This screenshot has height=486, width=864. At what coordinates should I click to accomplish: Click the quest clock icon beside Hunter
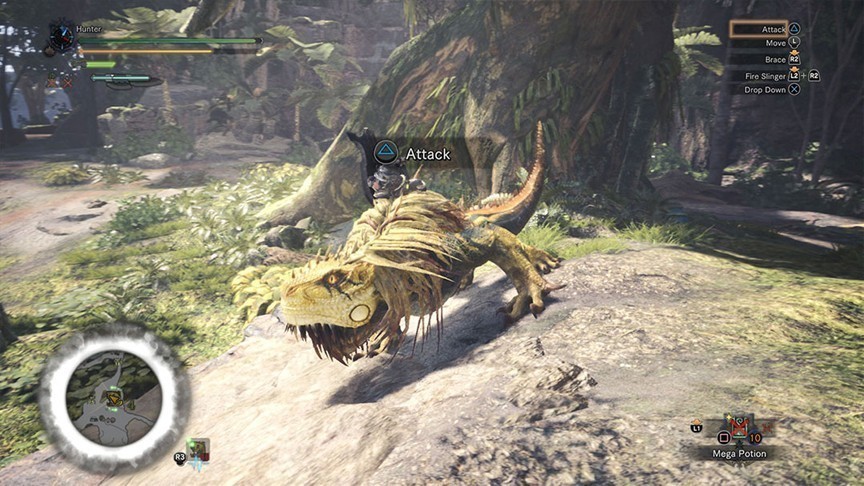click(62, 36)
